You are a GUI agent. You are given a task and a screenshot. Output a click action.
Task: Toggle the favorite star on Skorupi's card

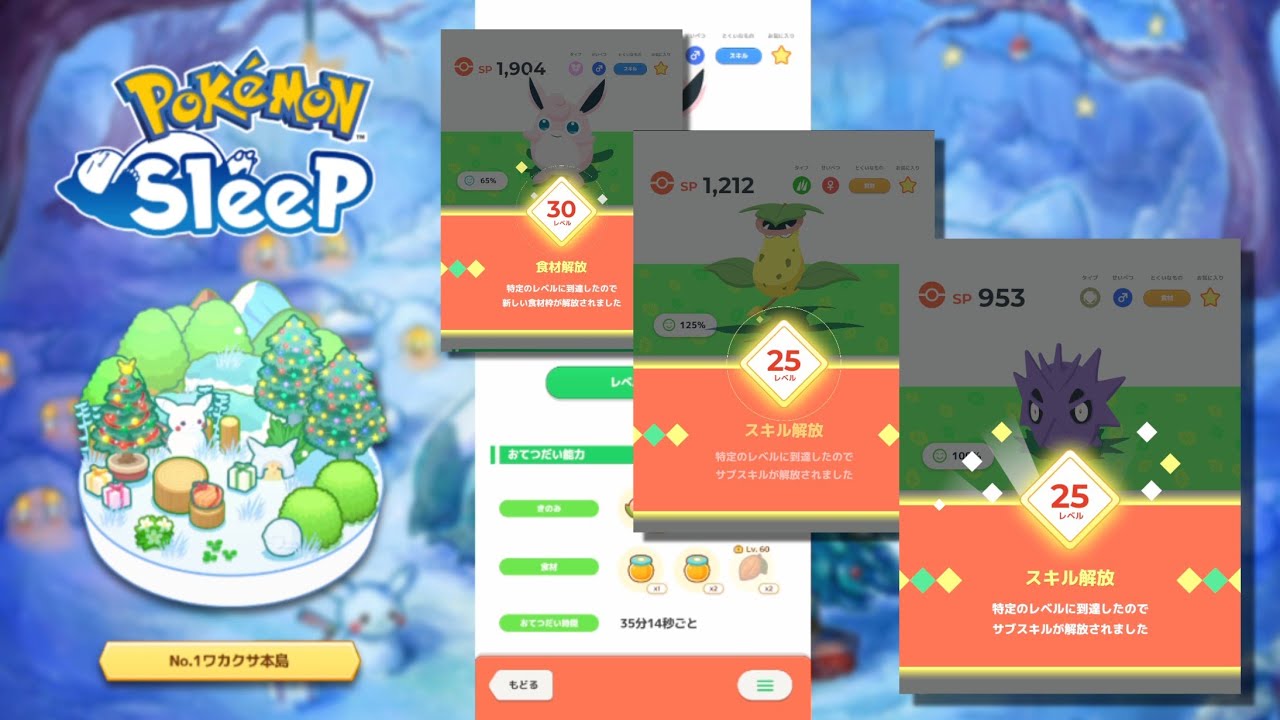(x=1208, y=299)
